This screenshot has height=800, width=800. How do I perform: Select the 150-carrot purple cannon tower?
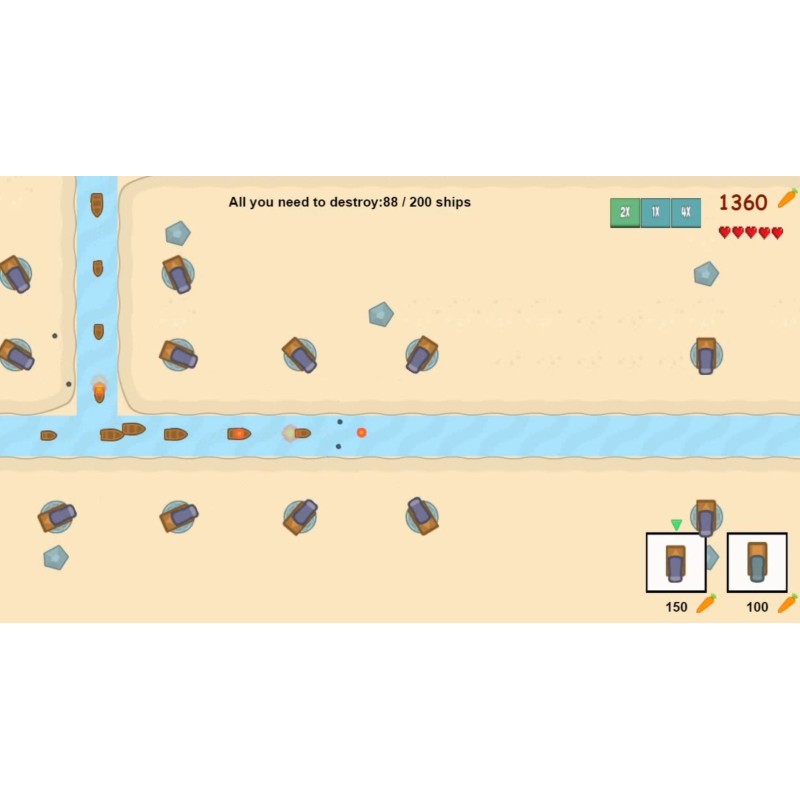[676, 562]
